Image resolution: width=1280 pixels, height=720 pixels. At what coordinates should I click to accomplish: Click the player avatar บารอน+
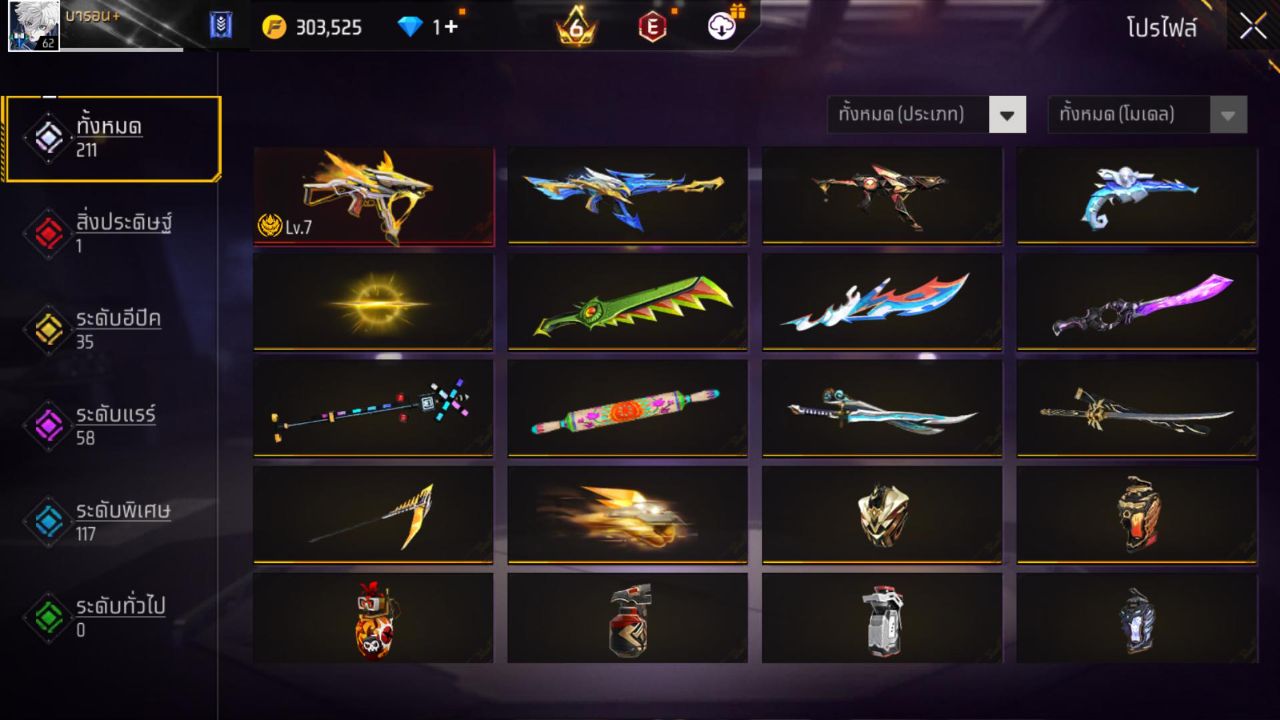point(33,26)
